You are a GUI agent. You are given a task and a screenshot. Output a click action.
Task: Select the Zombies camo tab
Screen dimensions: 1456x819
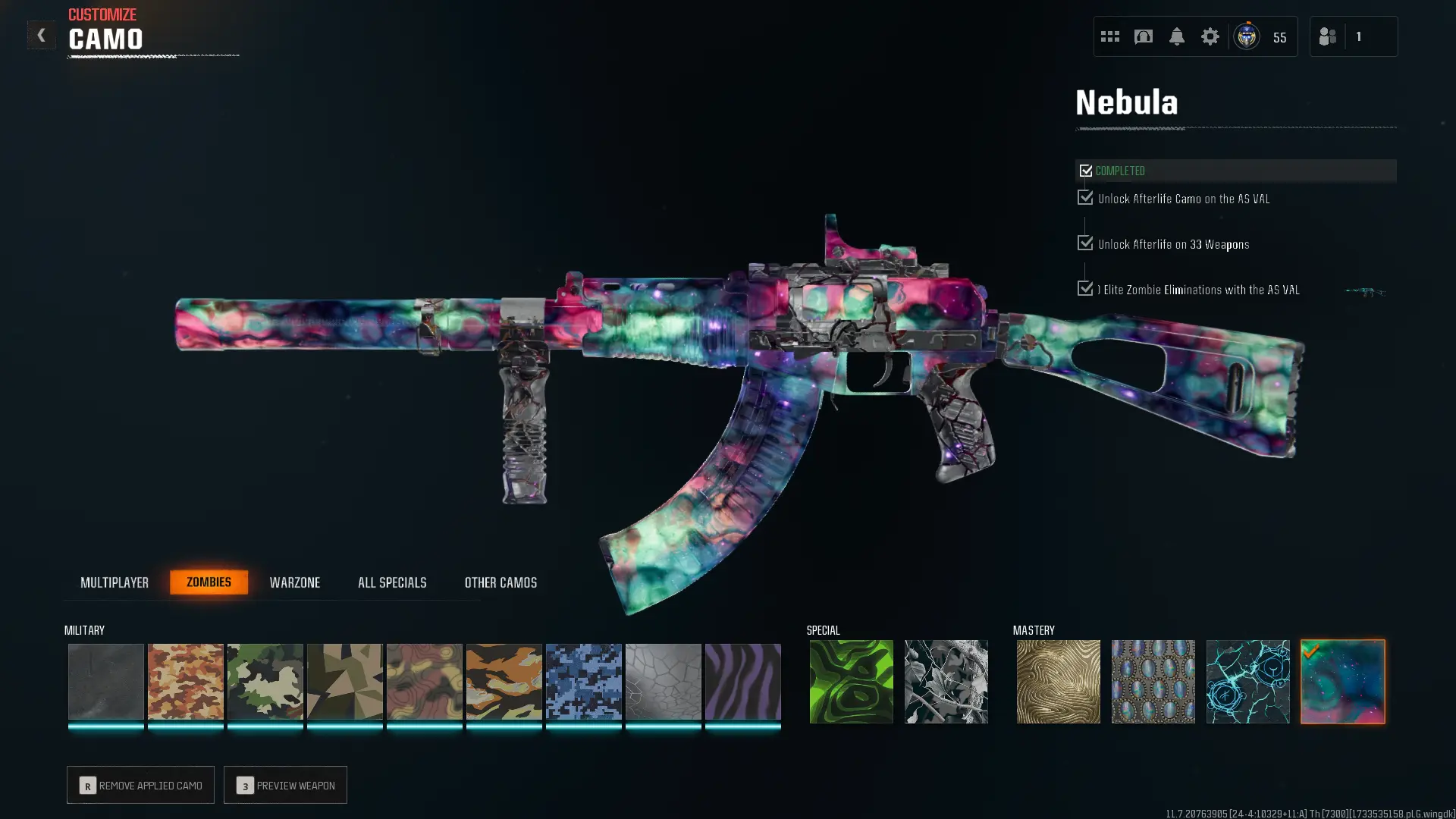pos(209,582)
